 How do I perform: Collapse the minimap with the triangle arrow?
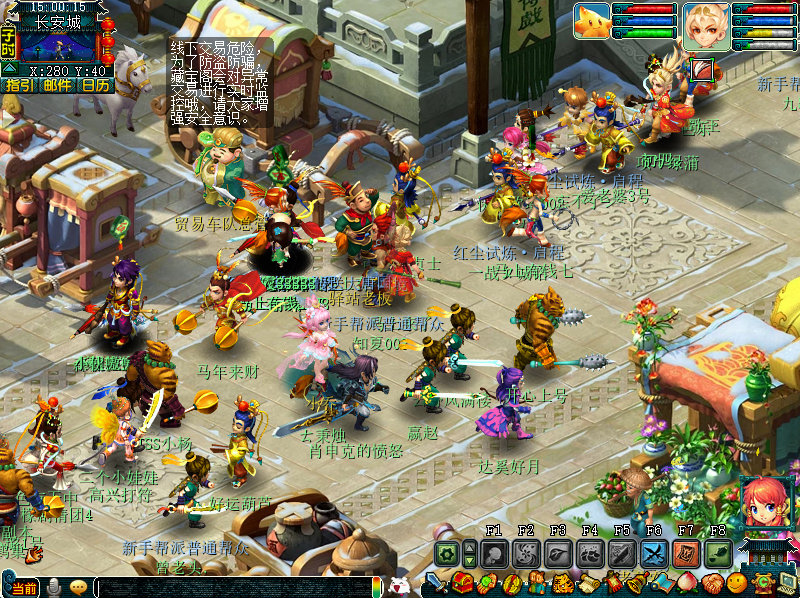coord(9,69)
